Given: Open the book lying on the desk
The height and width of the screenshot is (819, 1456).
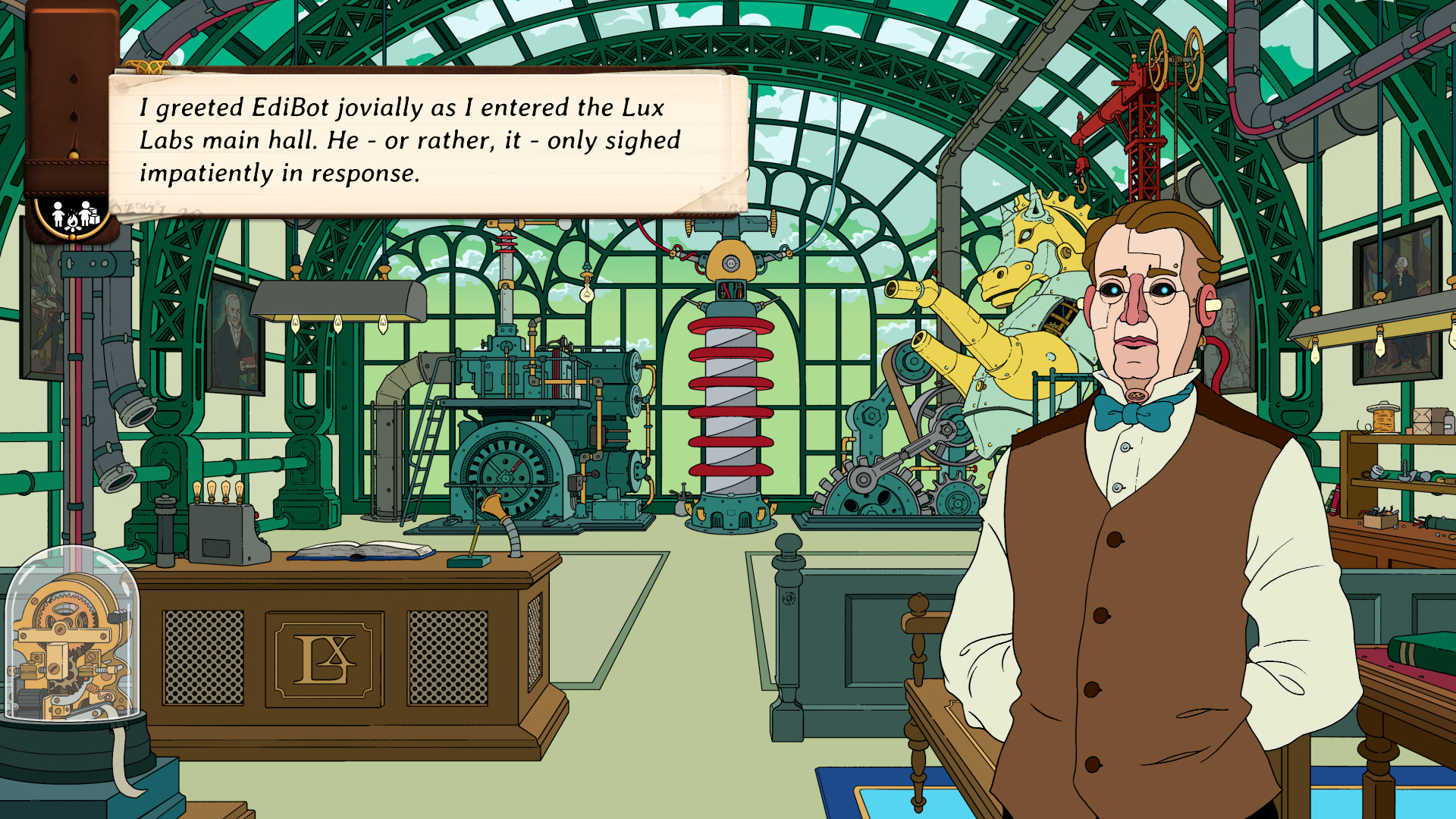Looking at the screenshot, I should coord(364,550).
